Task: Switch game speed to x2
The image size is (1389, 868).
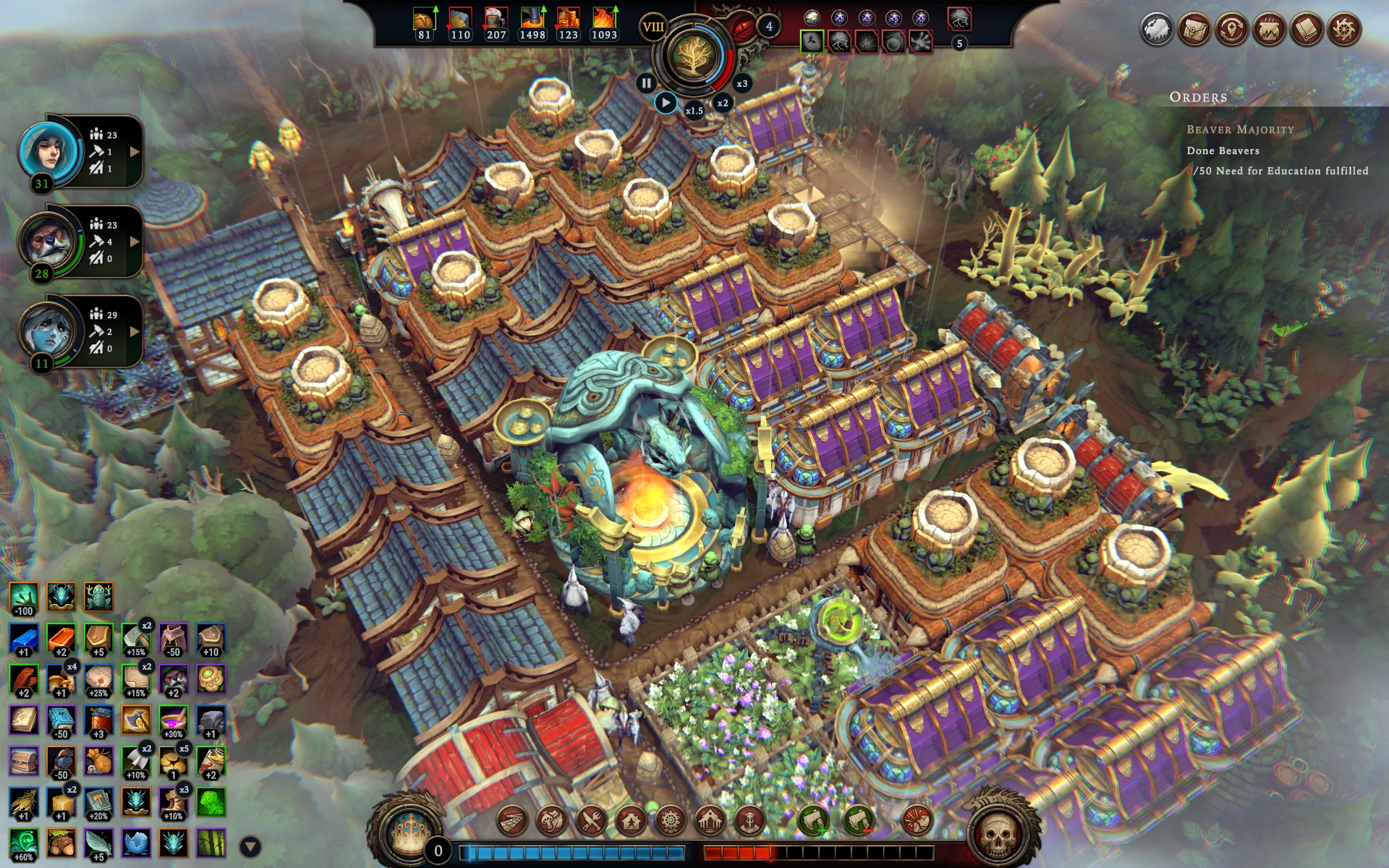Action: click(722, 103)
